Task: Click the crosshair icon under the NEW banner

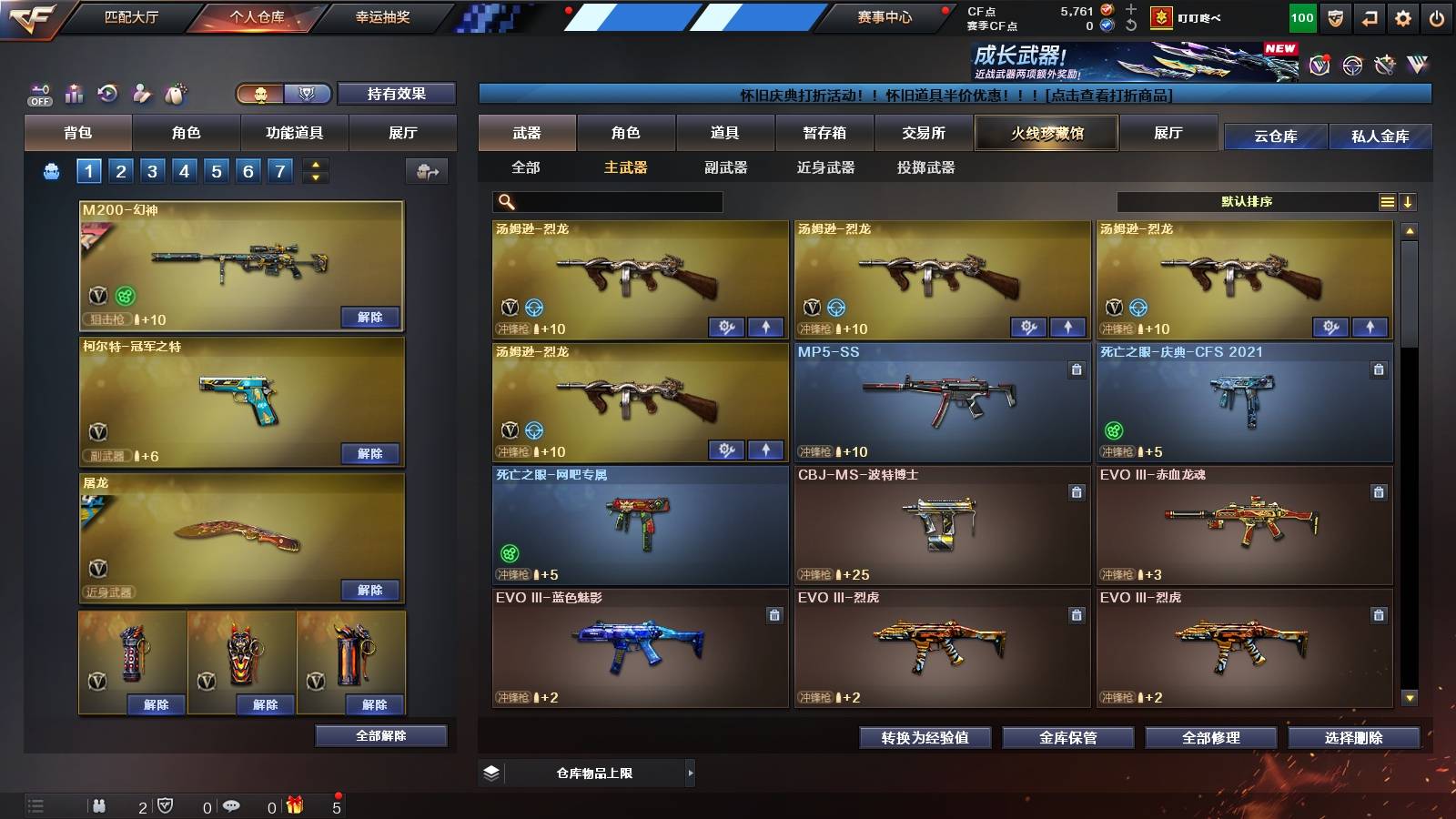Action: pyautogui.click(x=1353, y=64)
